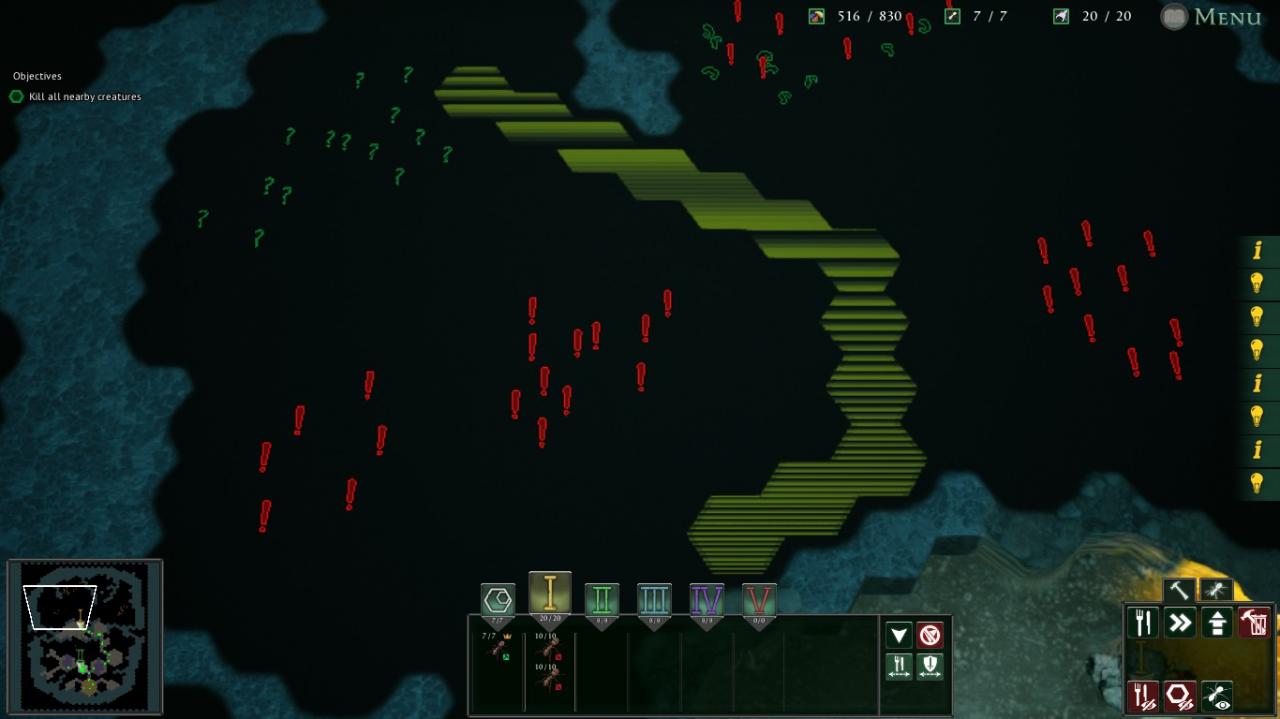Toggle the shield spread button
Image resolution: width=1280 pixels, height=719 pixels.
[x=930, y=666]
